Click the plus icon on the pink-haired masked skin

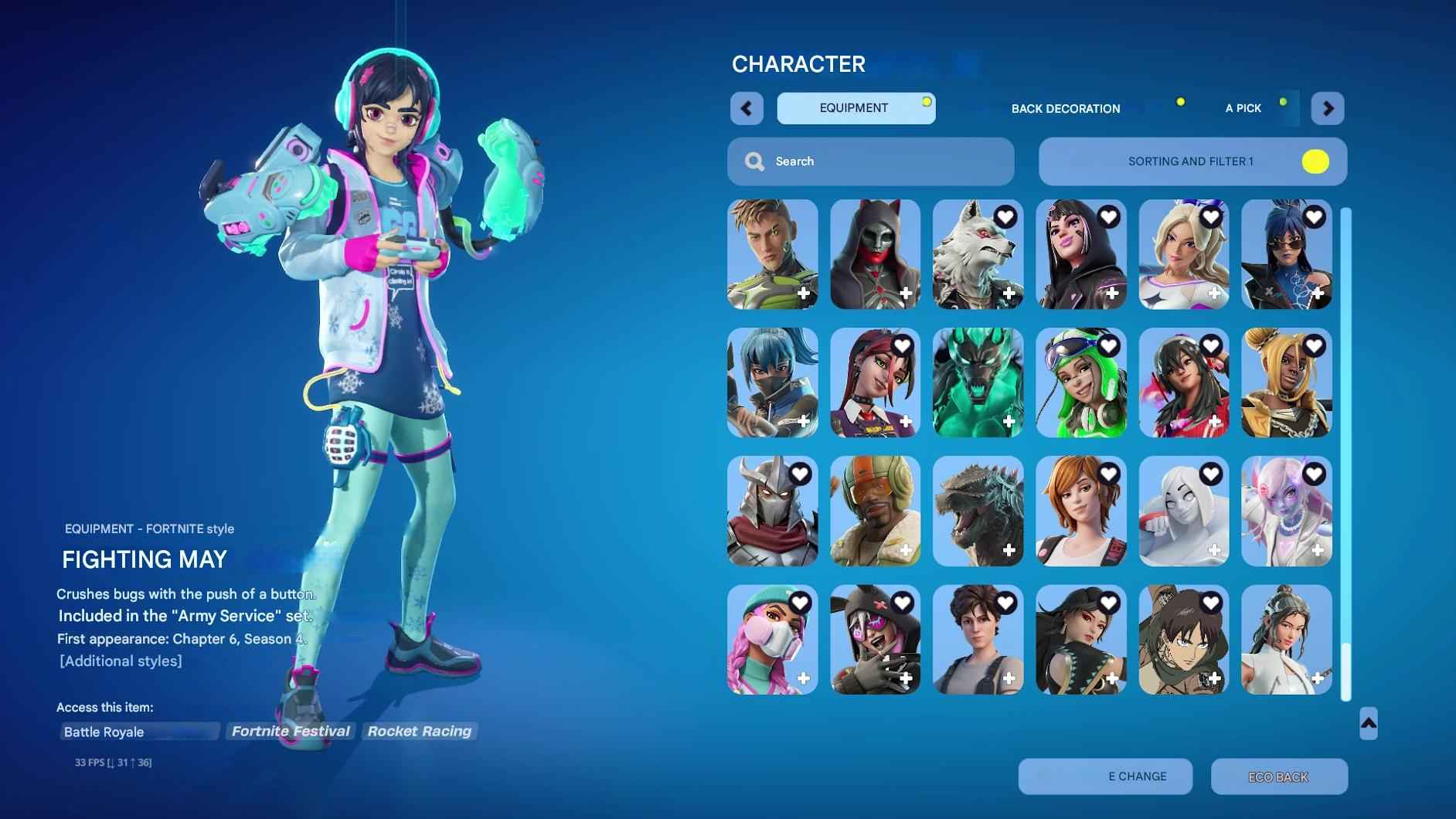tap(804, 678)
